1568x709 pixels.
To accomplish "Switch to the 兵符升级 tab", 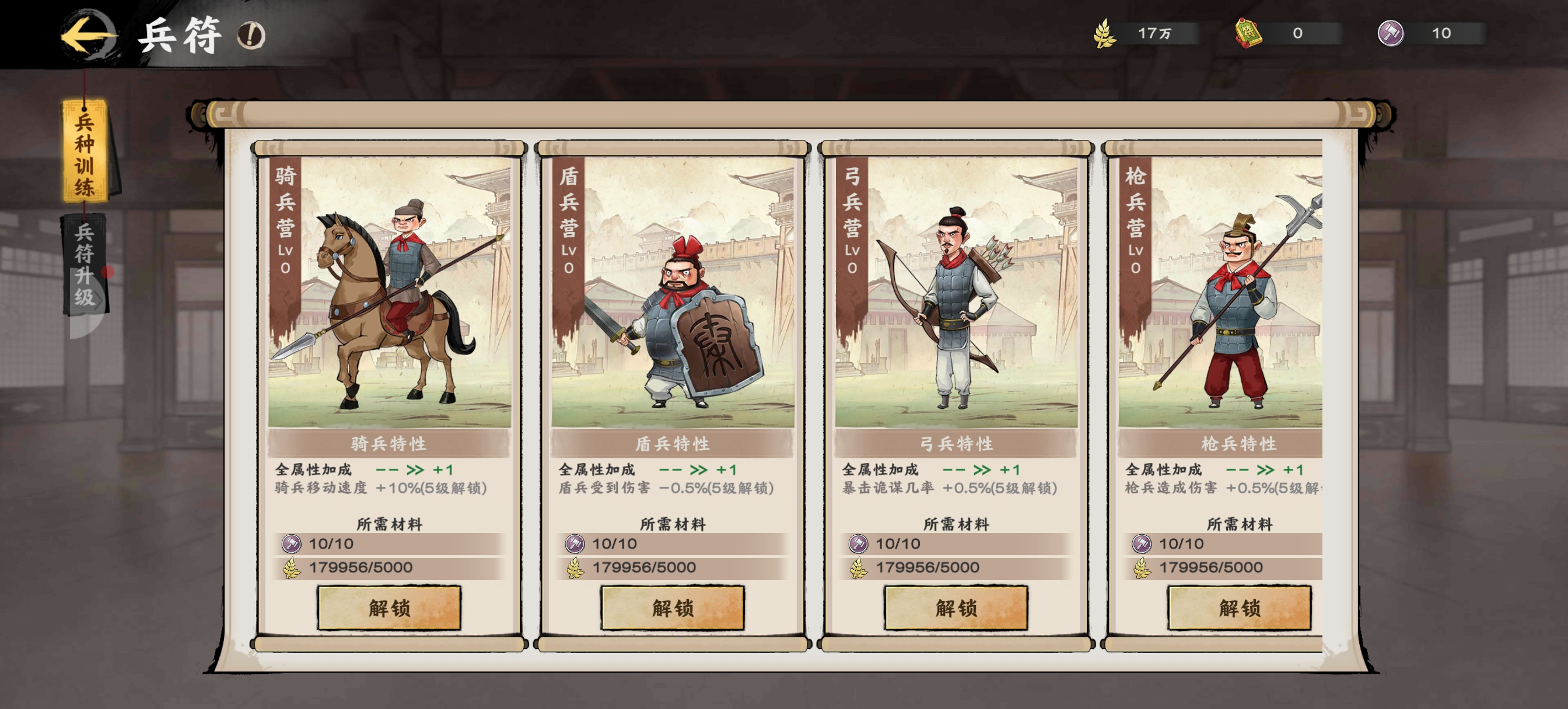I will tap(85, 264).
